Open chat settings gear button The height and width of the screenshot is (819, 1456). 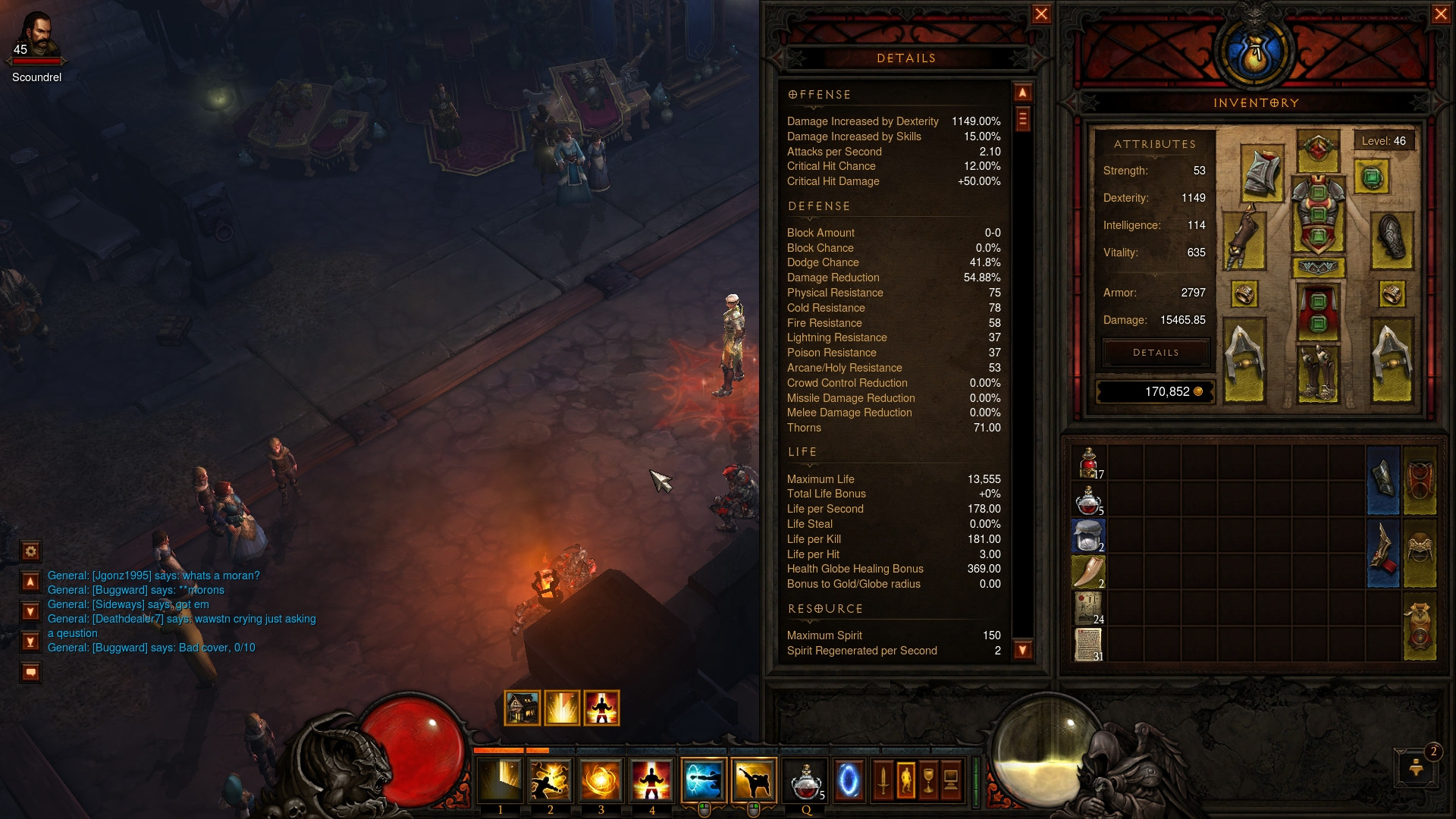(31, 551)
